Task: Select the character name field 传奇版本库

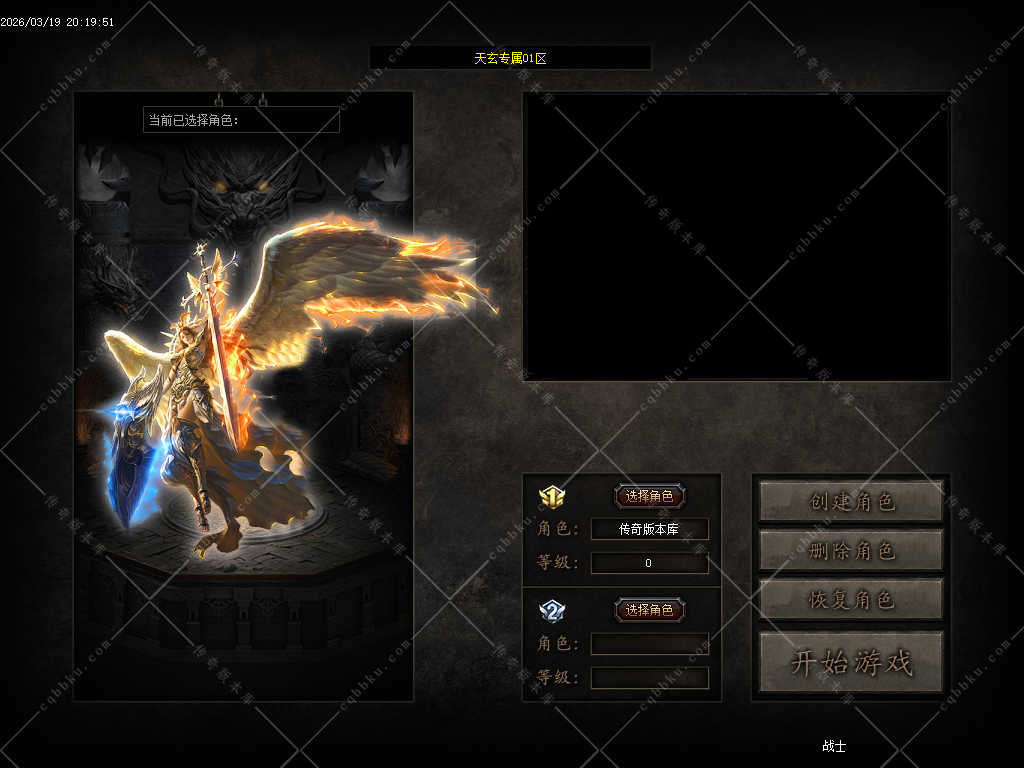Action: tap(649, 529)
